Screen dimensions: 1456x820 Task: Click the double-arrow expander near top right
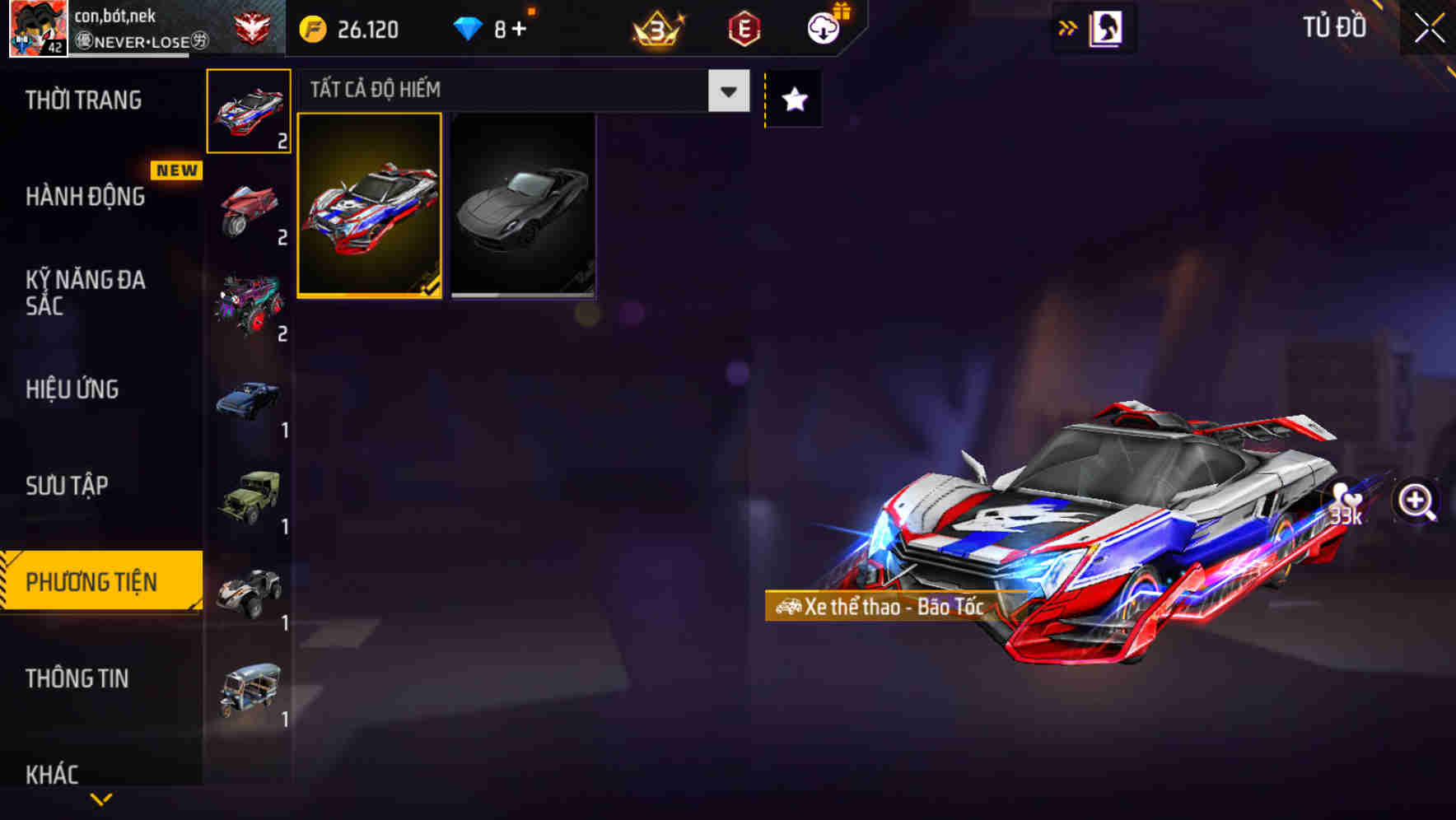pos(1066,27)
